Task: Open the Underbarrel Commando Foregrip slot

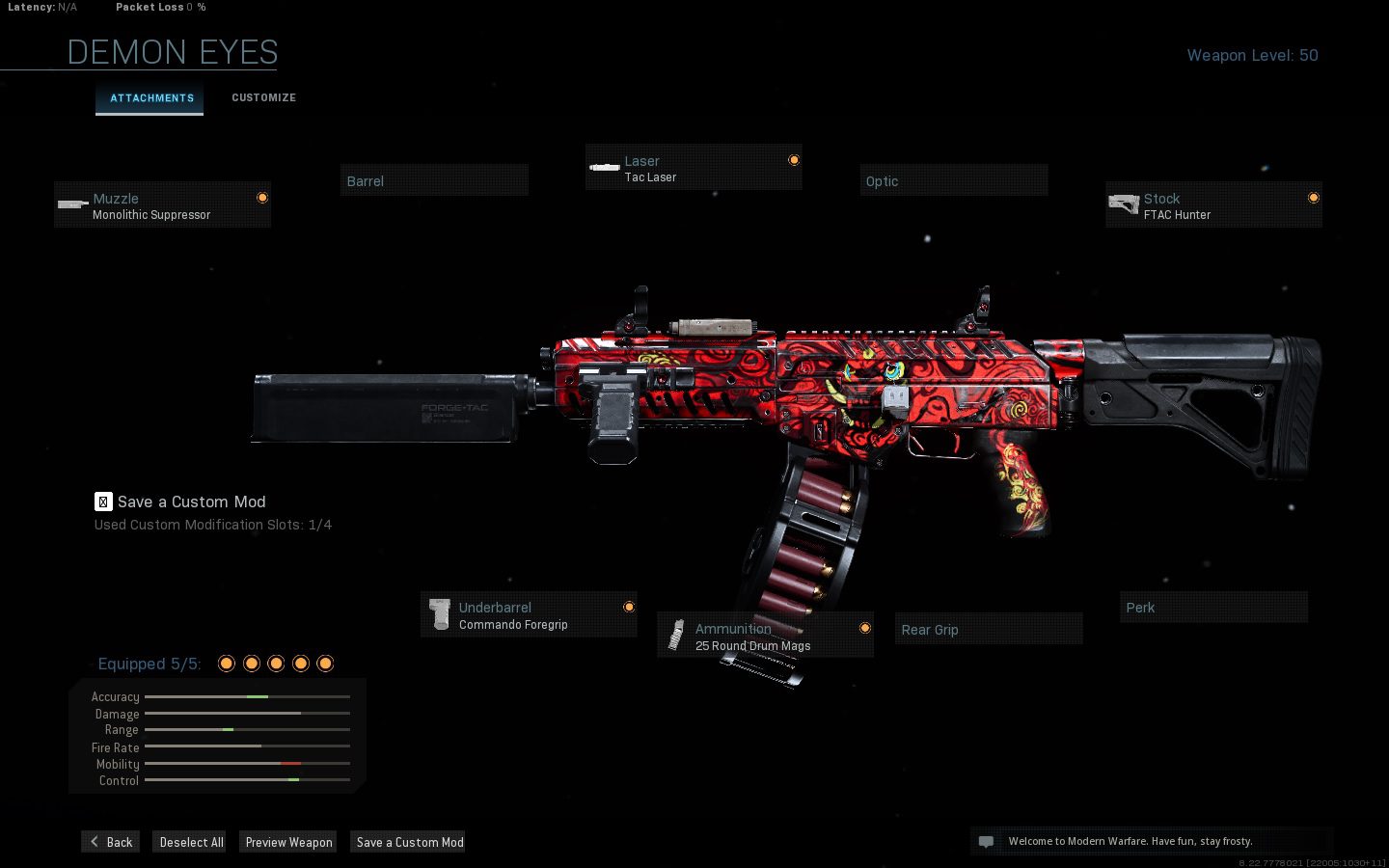Action: tap(529, 615)
